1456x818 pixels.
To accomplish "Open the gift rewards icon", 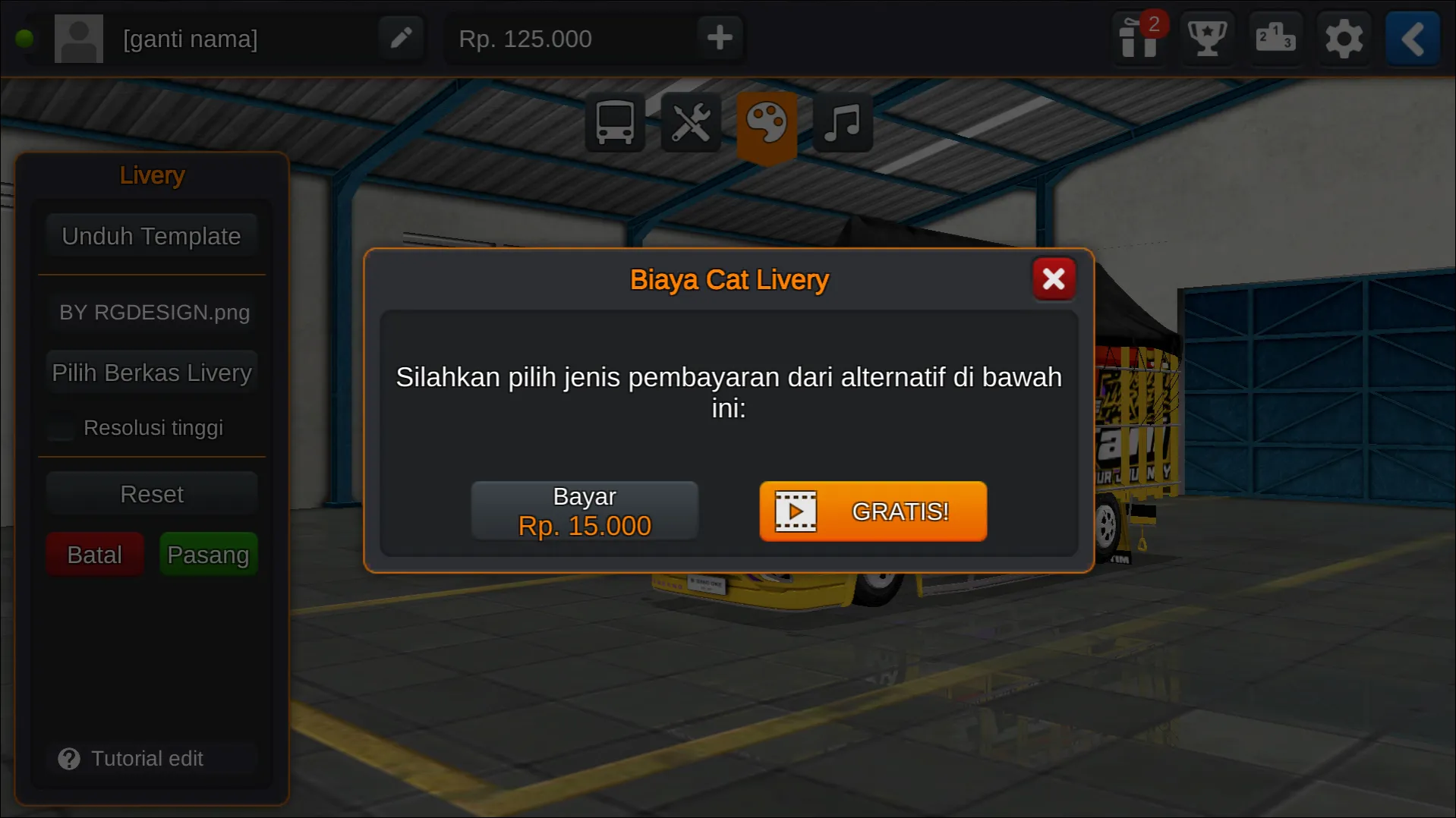I will pos(1138,39).
